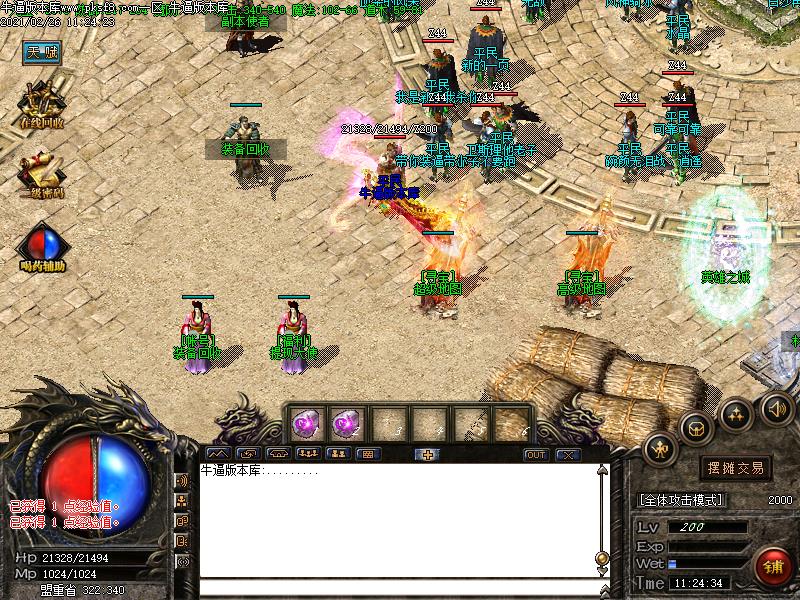
Task: Click the chat scrollbar up arrow
Action: [603, 471]
